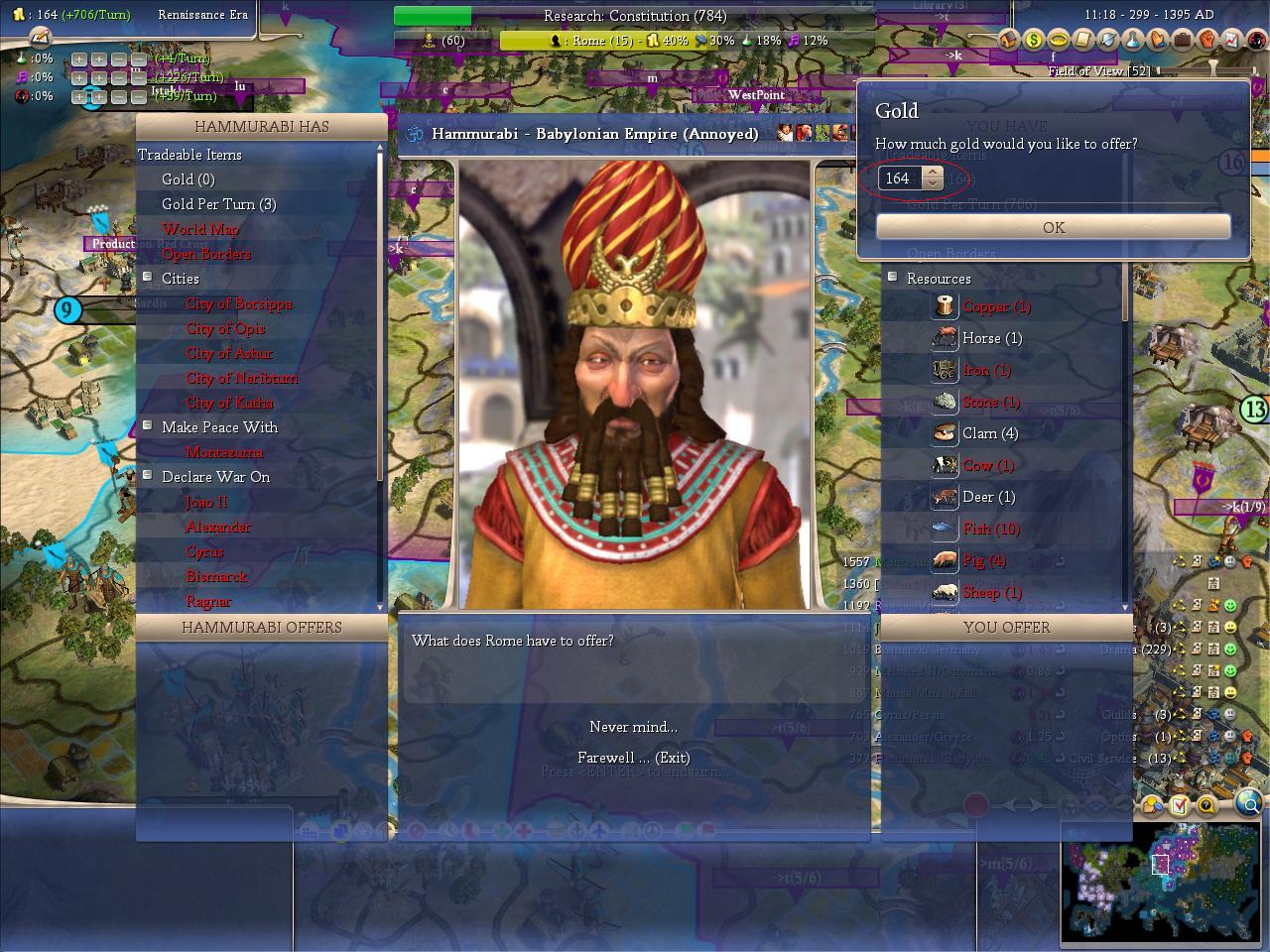This screenshot has height=952, width=1270.
Task: Open the research bar for Constitution
Action: tap(634, 16)
